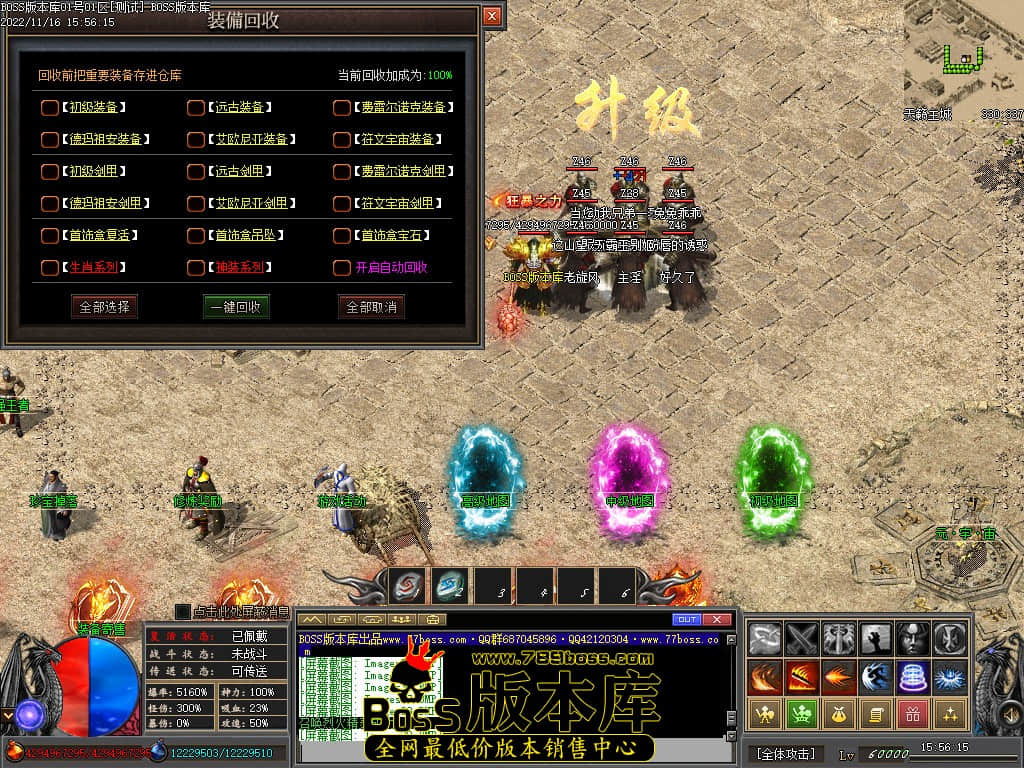Cancel all with 全部取消 button
This screenshot has width=1024, height=768.
(371, 306)
